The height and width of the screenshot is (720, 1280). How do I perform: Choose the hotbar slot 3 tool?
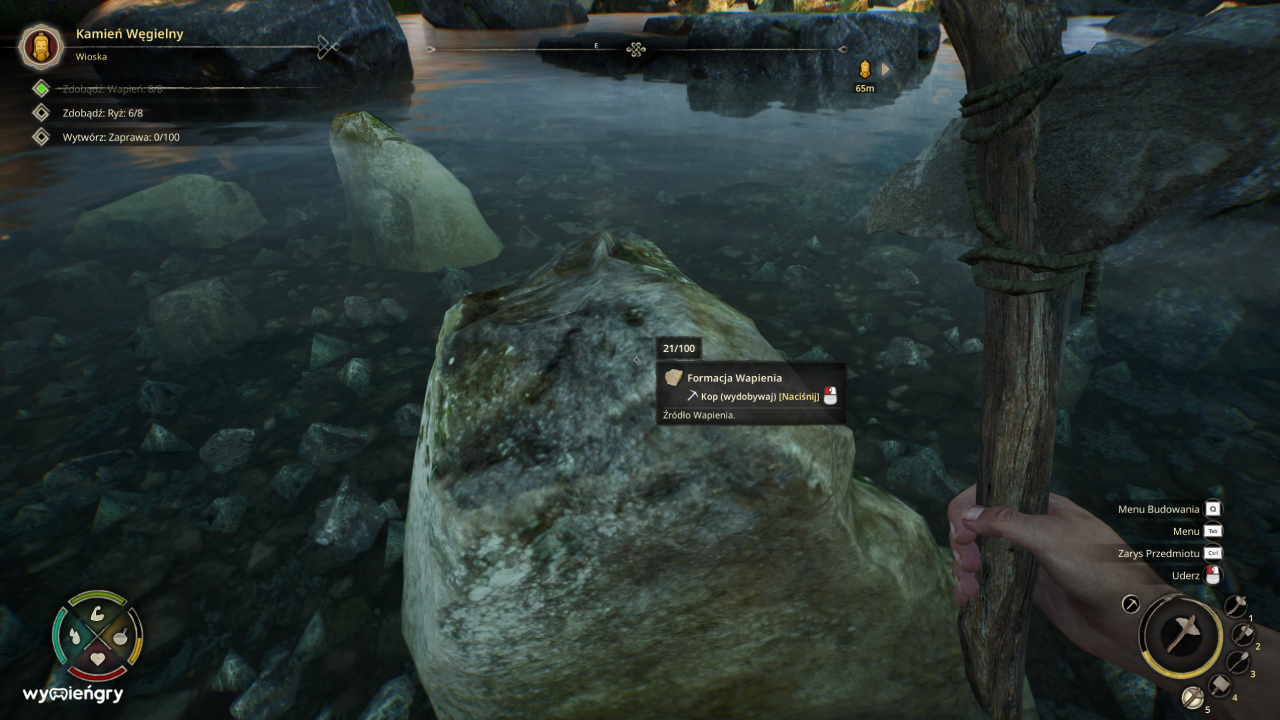1238,662
